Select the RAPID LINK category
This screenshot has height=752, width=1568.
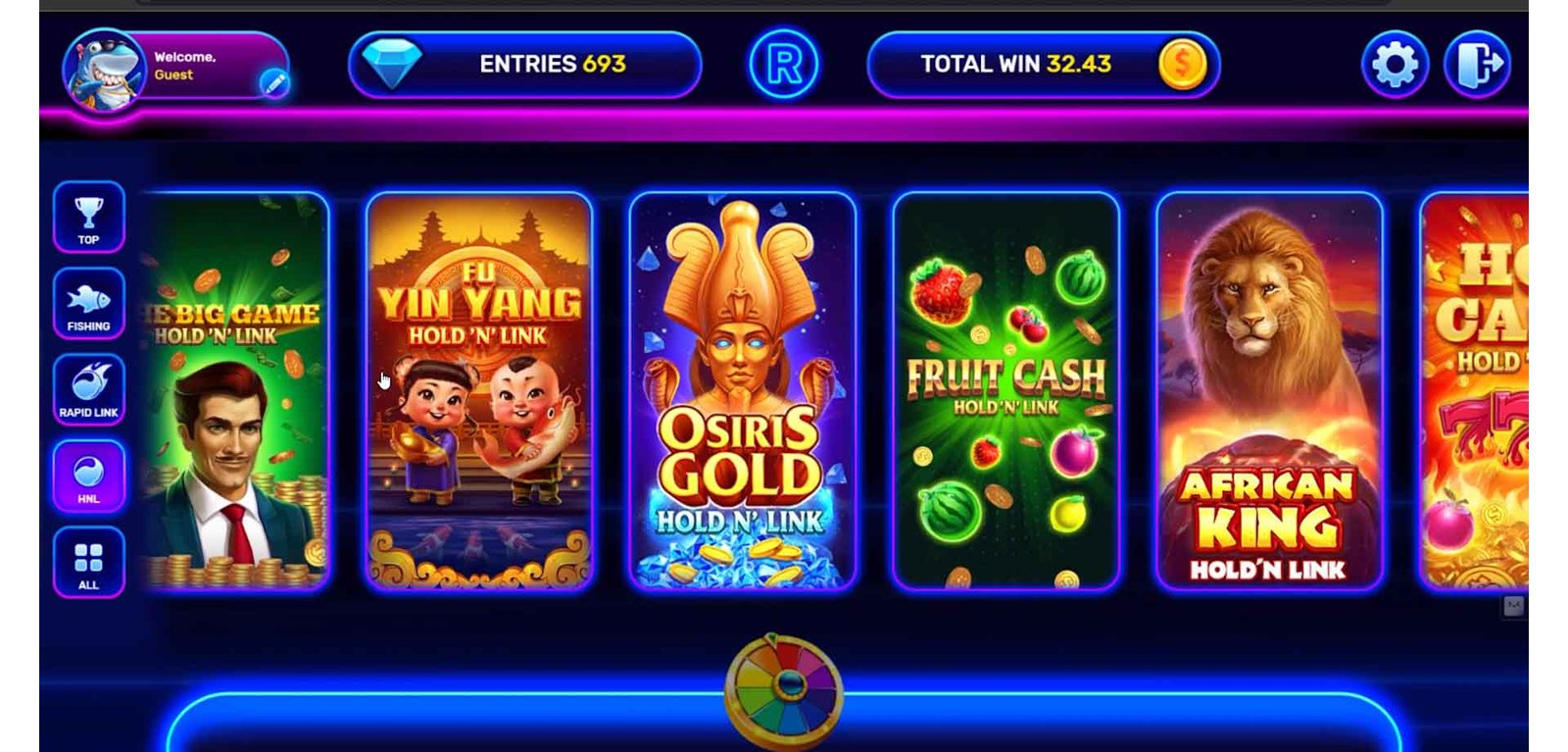coord(88,389)
